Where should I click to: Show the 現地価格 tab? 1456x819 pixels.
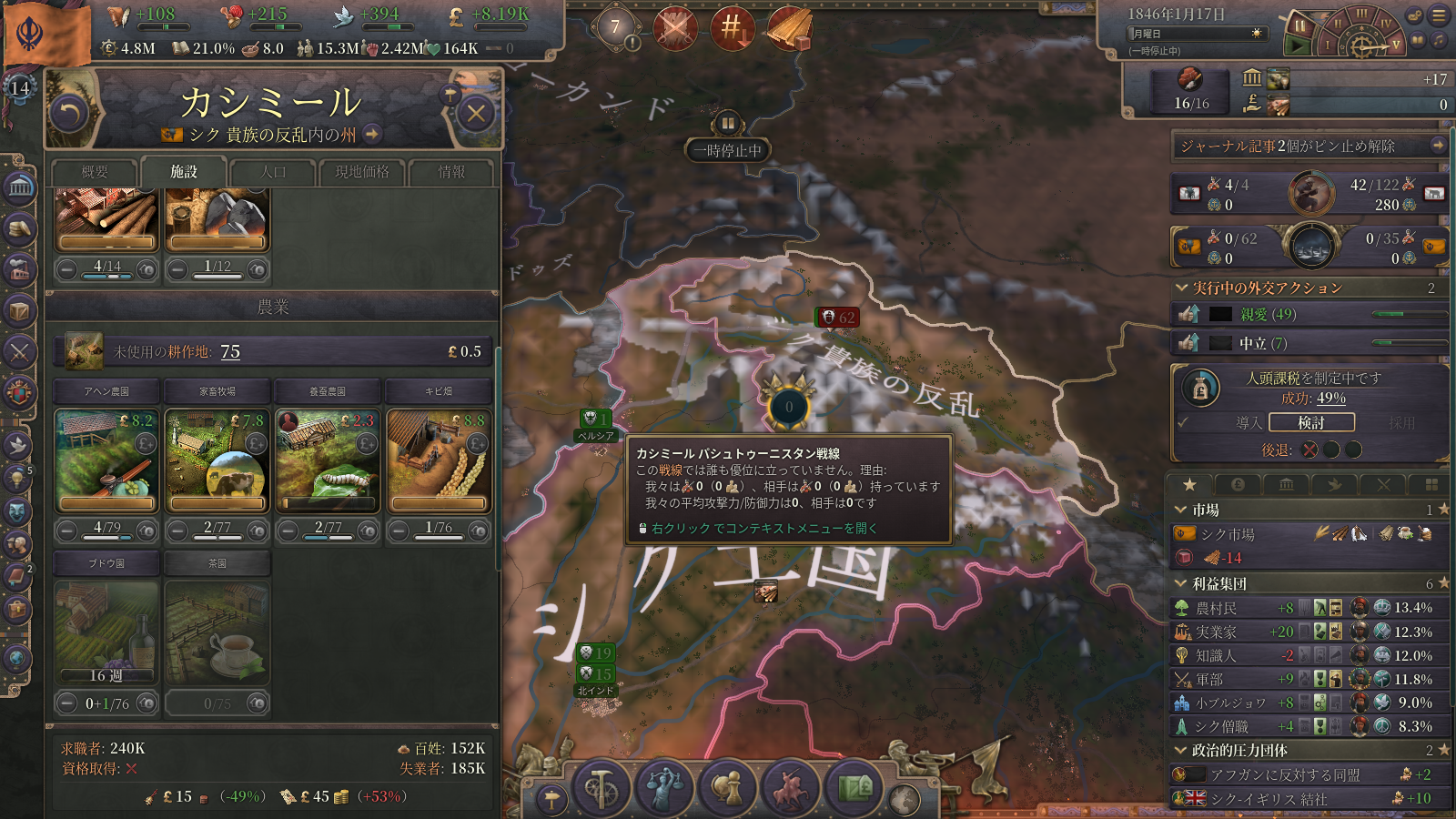coord(362,172)
